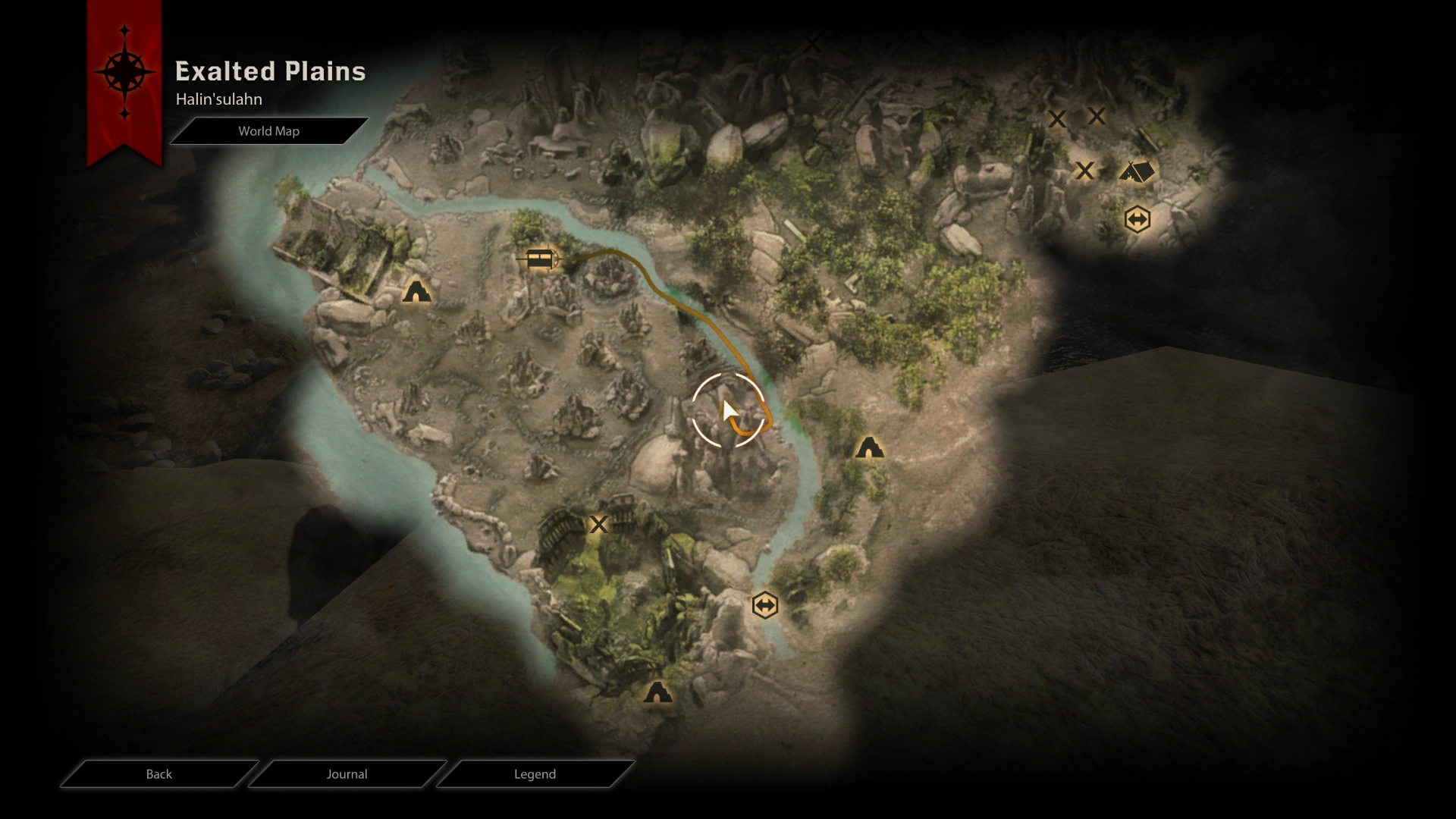Open the Legend
Viewport: 1456px width, 819px height.
535,774
